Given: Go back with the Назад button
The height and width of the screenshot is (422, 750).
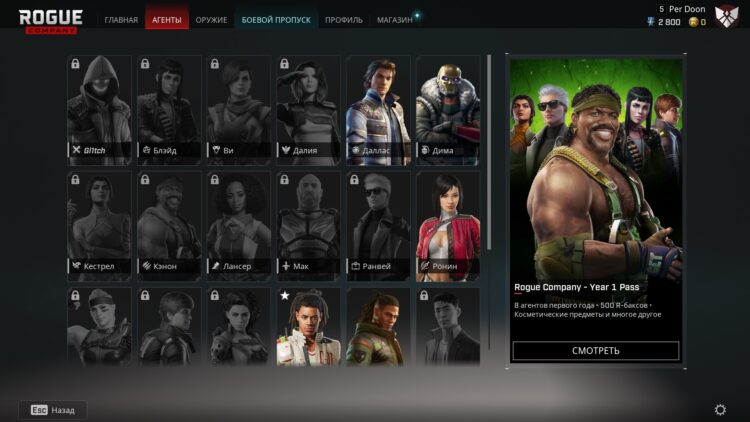Looking at the screenshot, I should pyautogui.click(x=53, y=410).
